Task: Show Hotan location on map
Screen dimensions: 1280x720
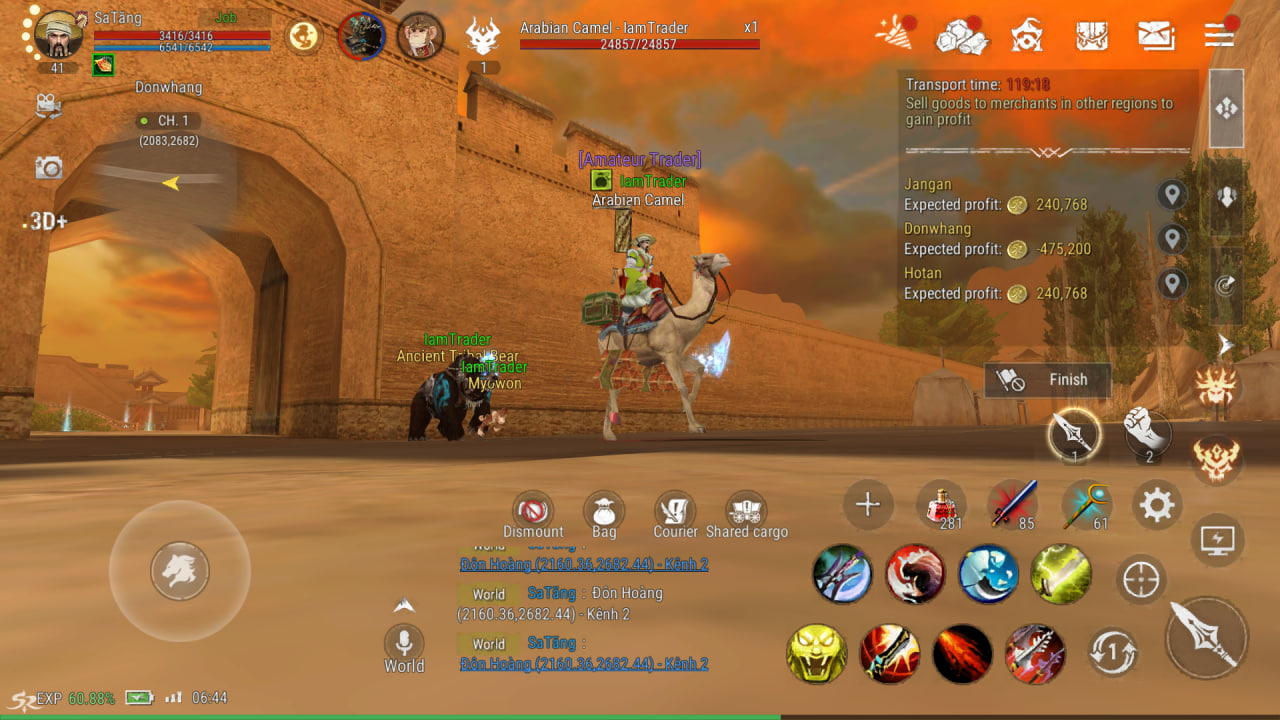Action: pos(1171,283)
